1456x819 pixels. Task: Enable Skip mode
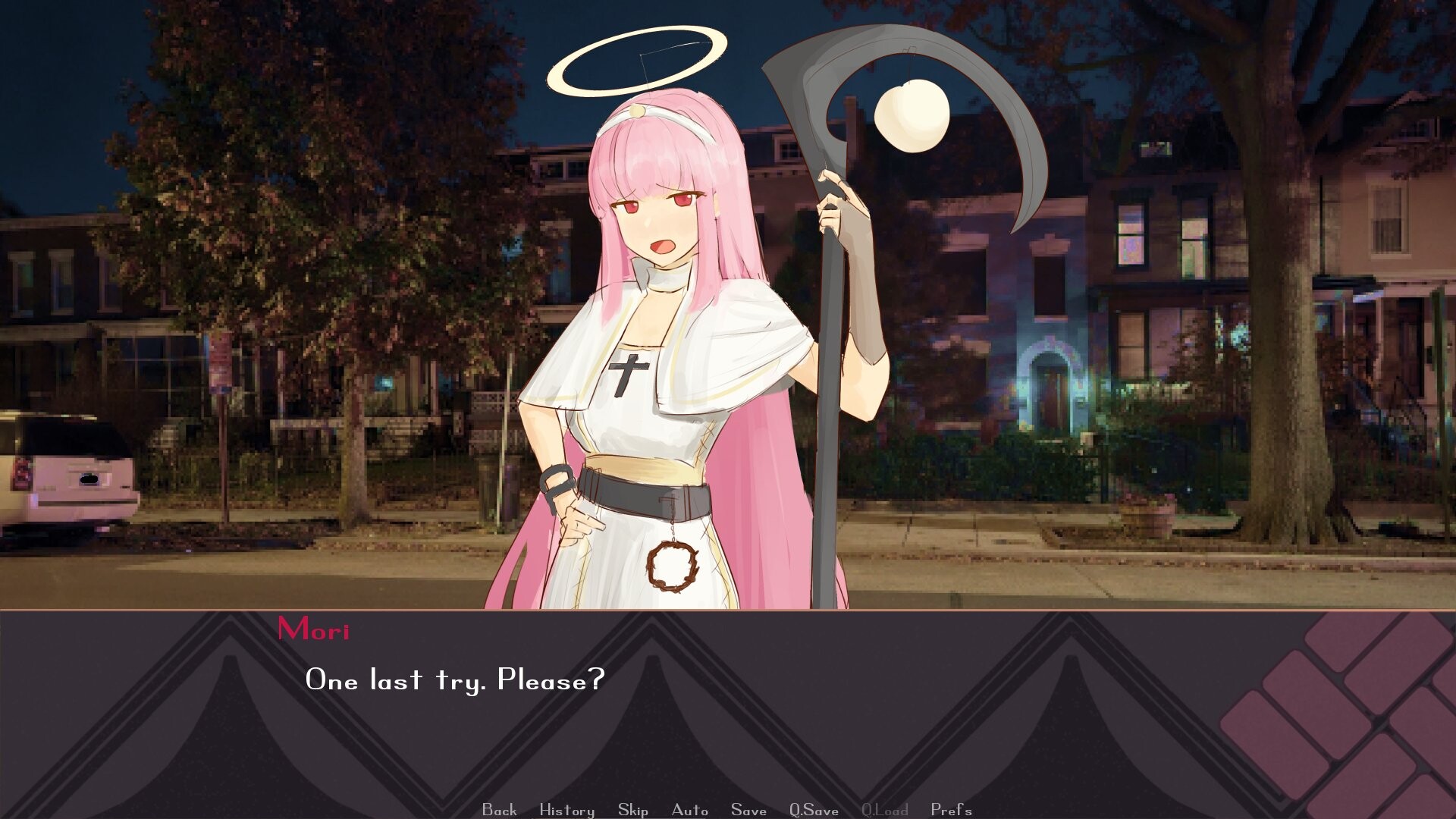pos(634,809)
